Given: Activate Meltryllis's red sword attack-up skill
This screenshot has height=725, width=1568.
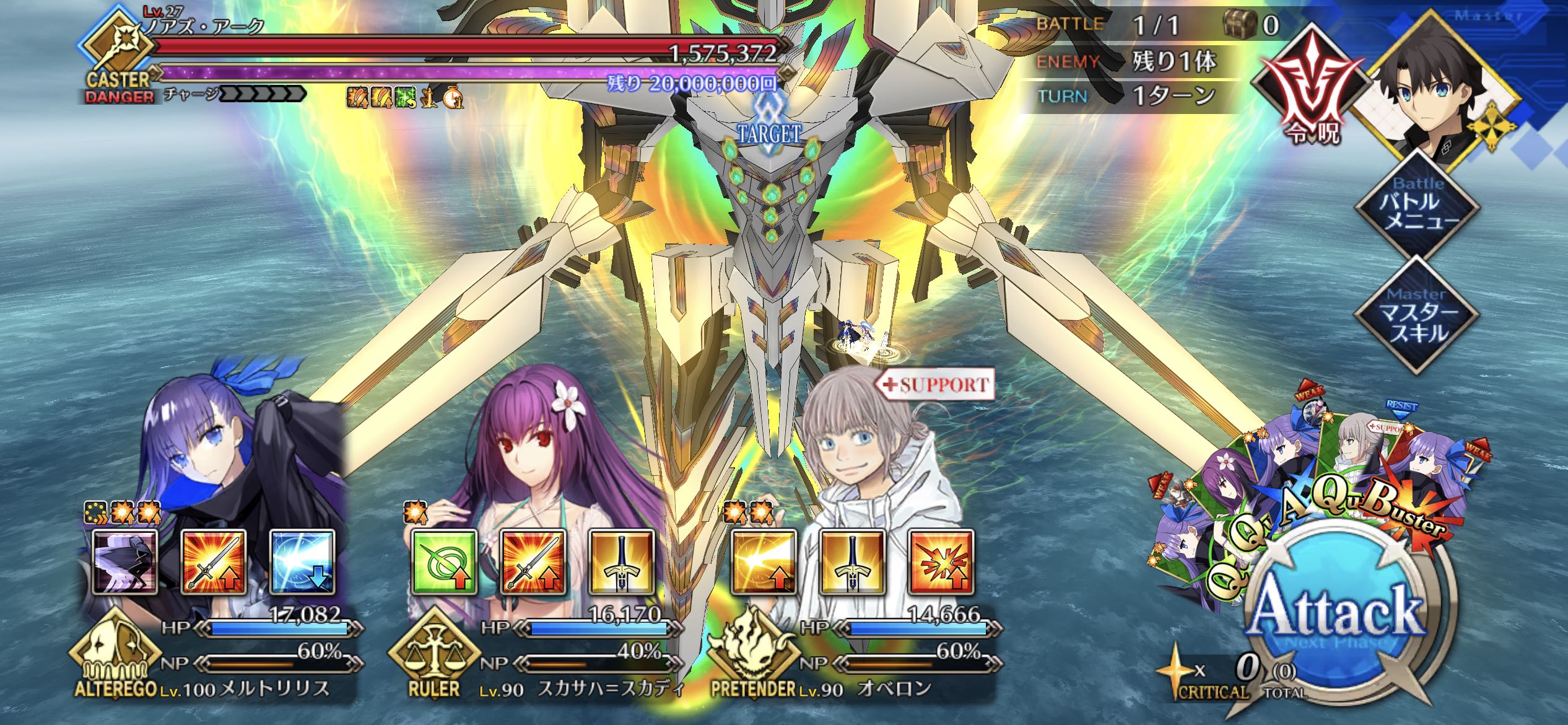Looking at the screenshot, I should click(214, 562).
